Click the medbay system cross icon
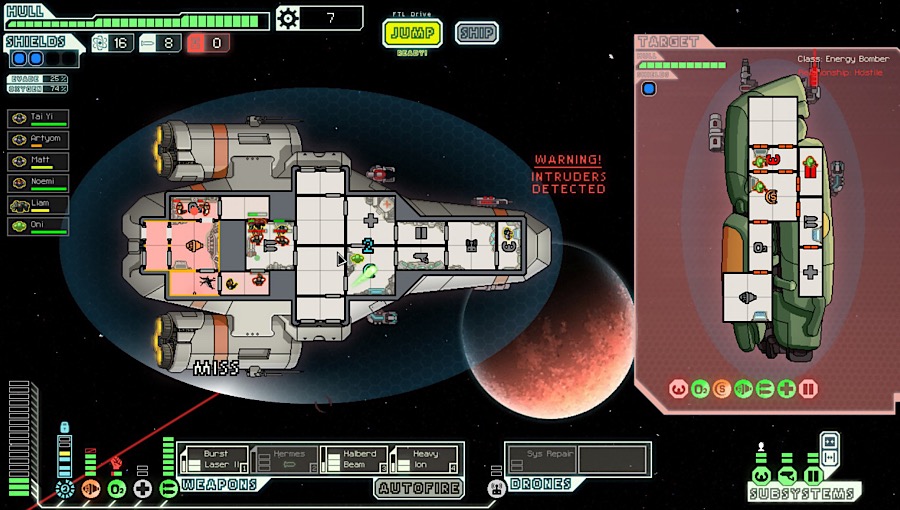900x510 pixels. click(142, 489)
